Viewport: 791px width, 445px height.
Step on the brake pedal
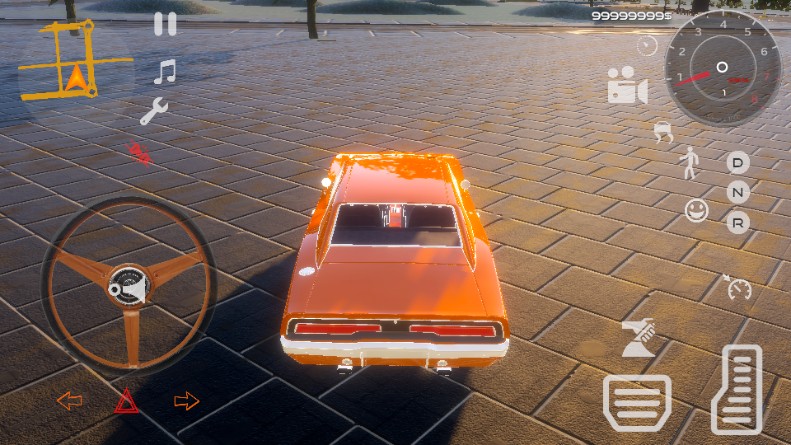[637, 402]
